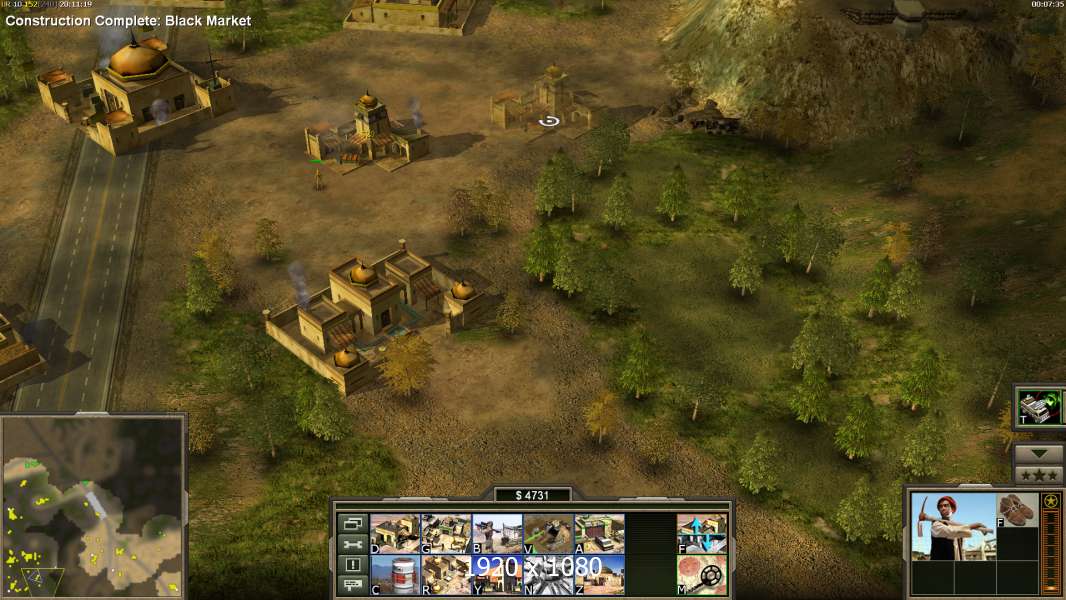Choose the build icon marked G
Image resolution: width=1066 pixels, height=600 pixels.
tap(446, 534)
